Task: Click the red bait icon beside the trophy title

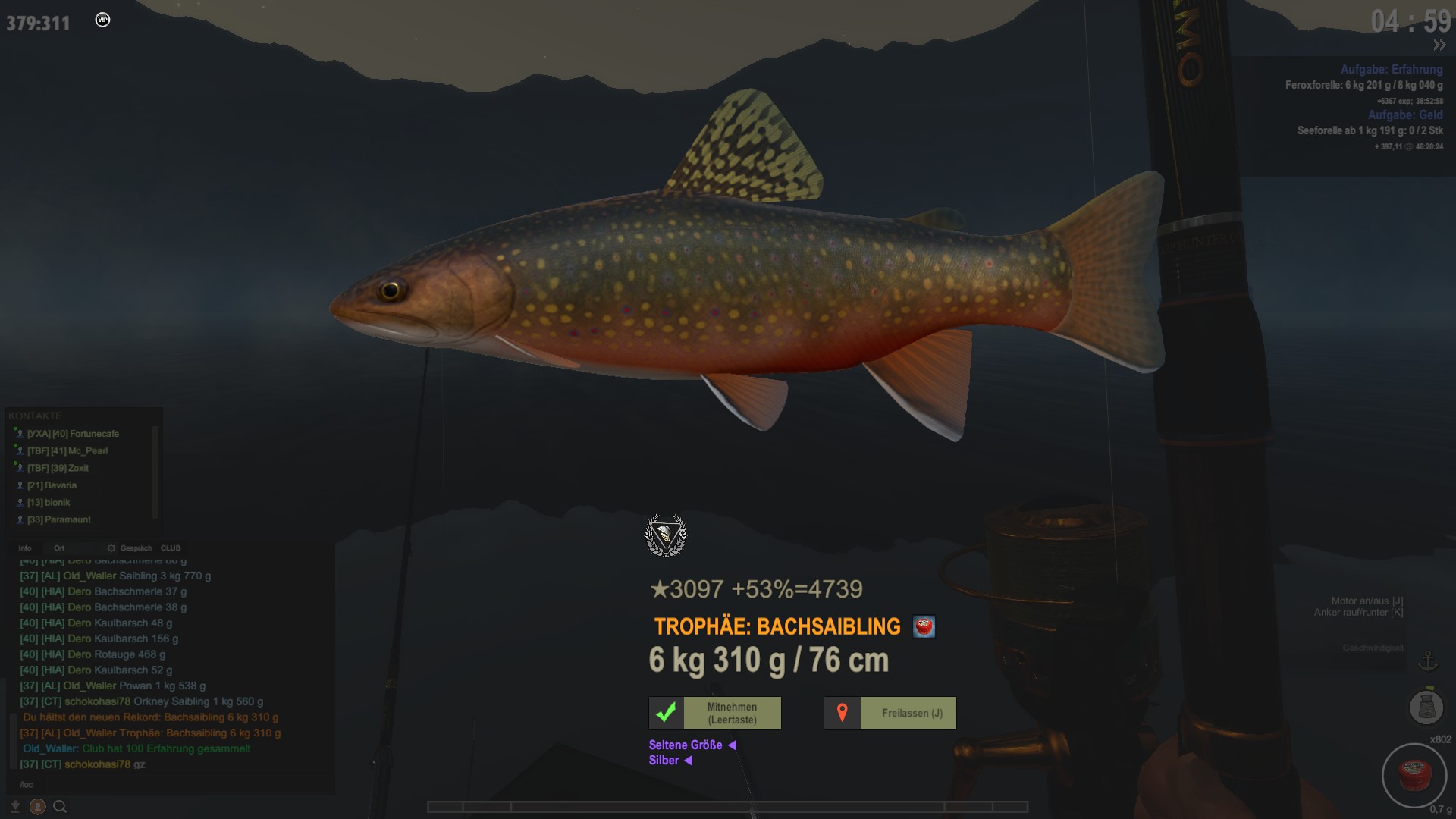Action: coord(924,626)
